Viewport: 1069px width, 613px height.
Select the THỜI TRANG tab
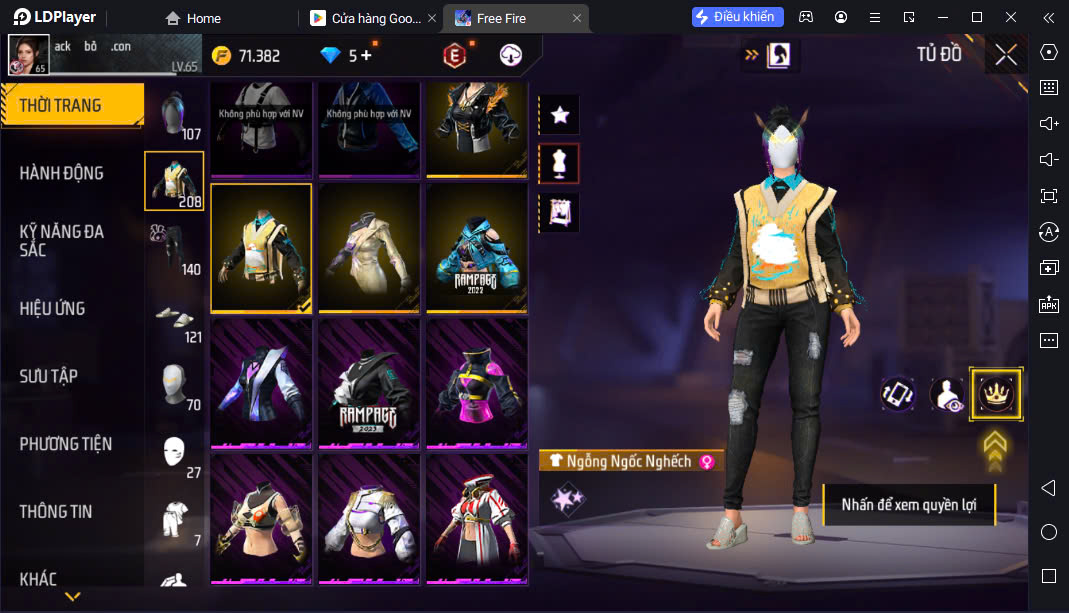(x=60, y=105)
